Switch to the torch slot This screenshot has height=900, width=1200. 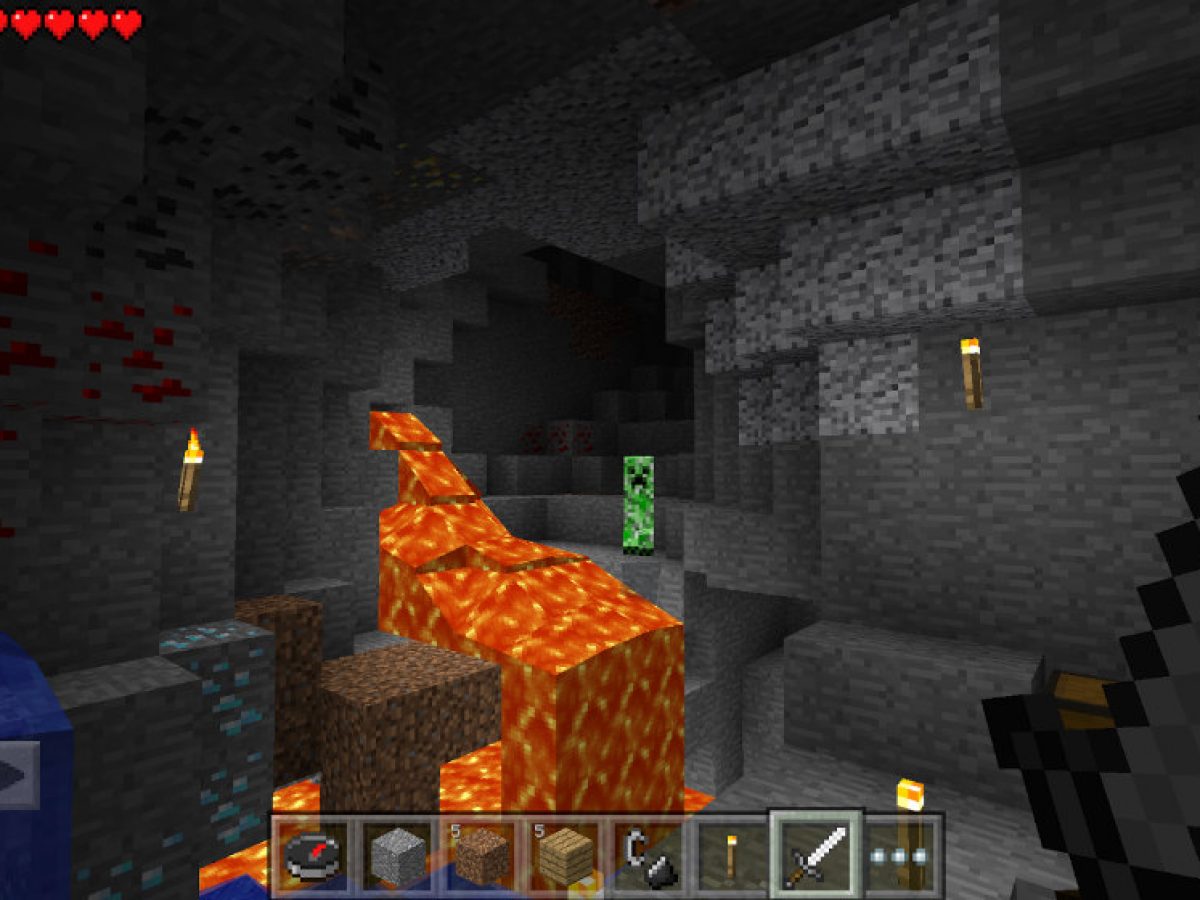pyautogui.click(x=731, y=855)
